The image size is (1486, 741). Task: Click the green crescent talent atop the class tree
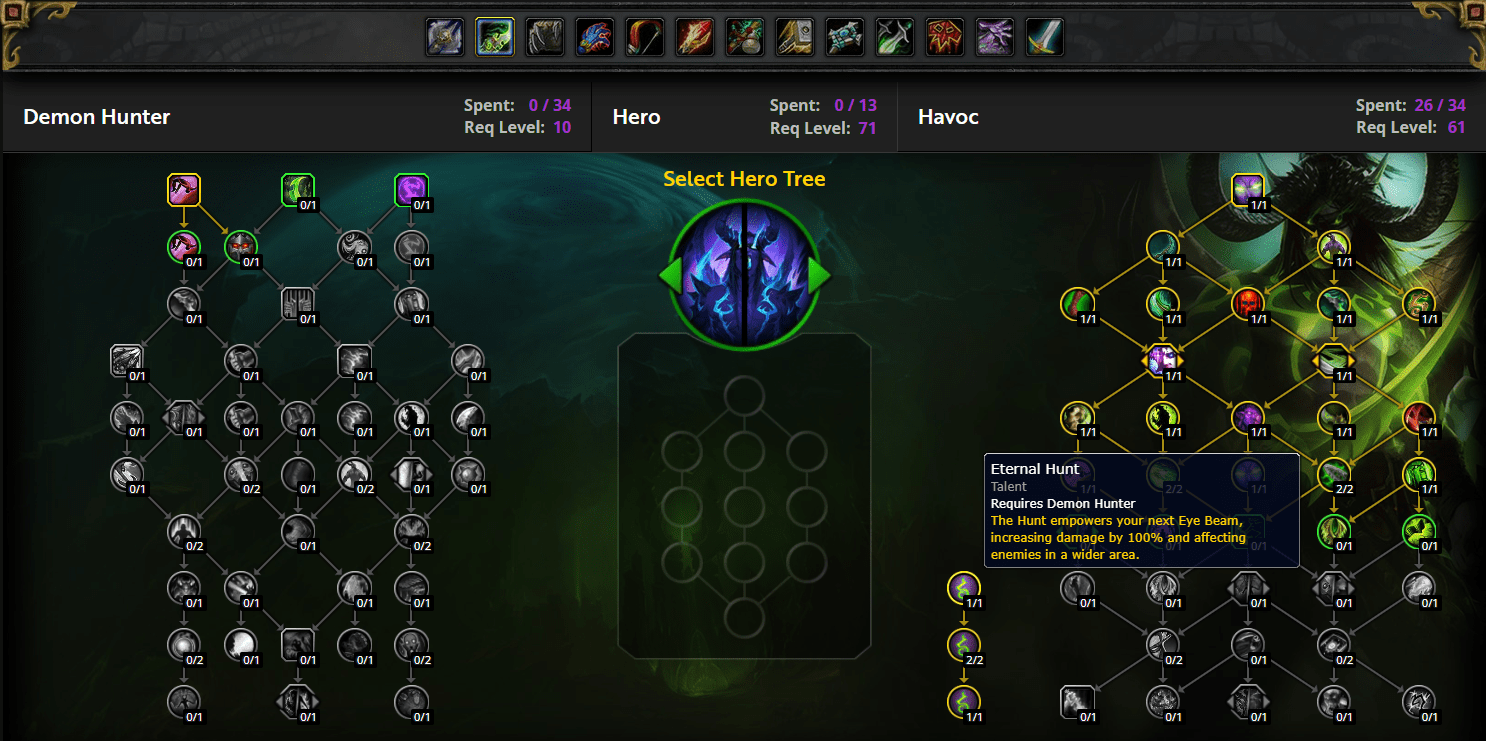click(x=296, y=190)
